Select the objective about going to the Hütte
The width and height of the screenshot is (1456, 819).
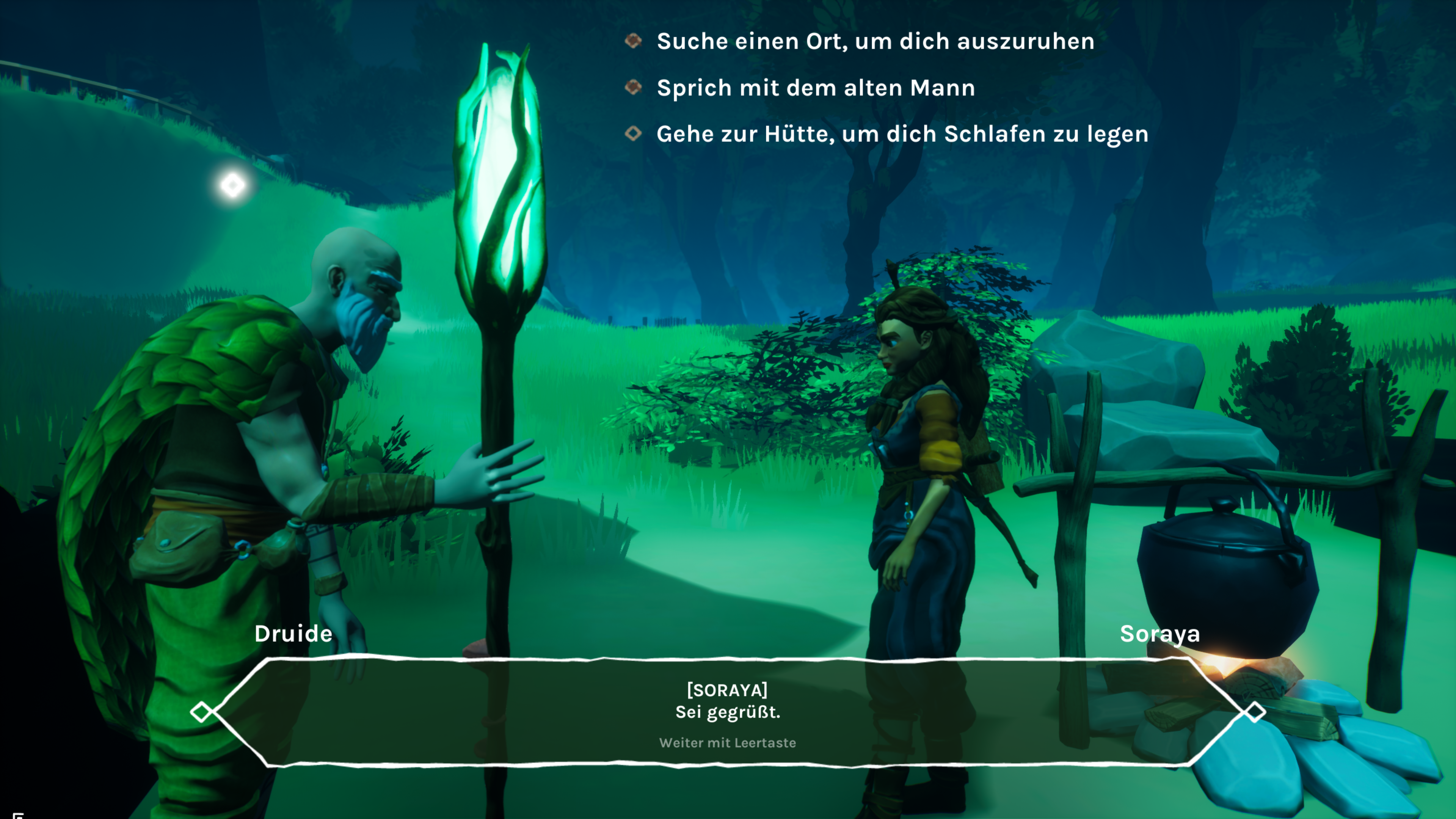coord(902,134)
